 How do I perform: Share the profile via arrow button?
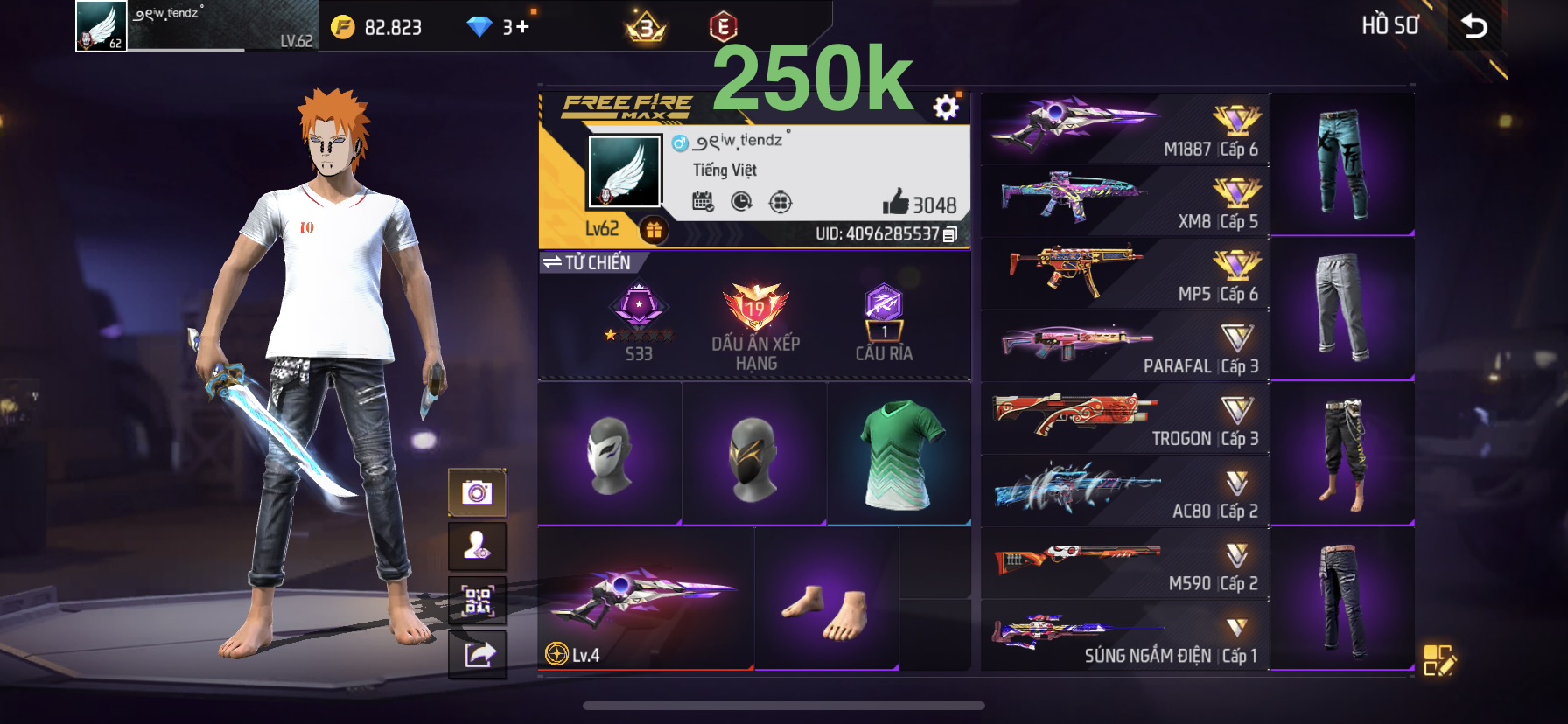coord(477,654)
